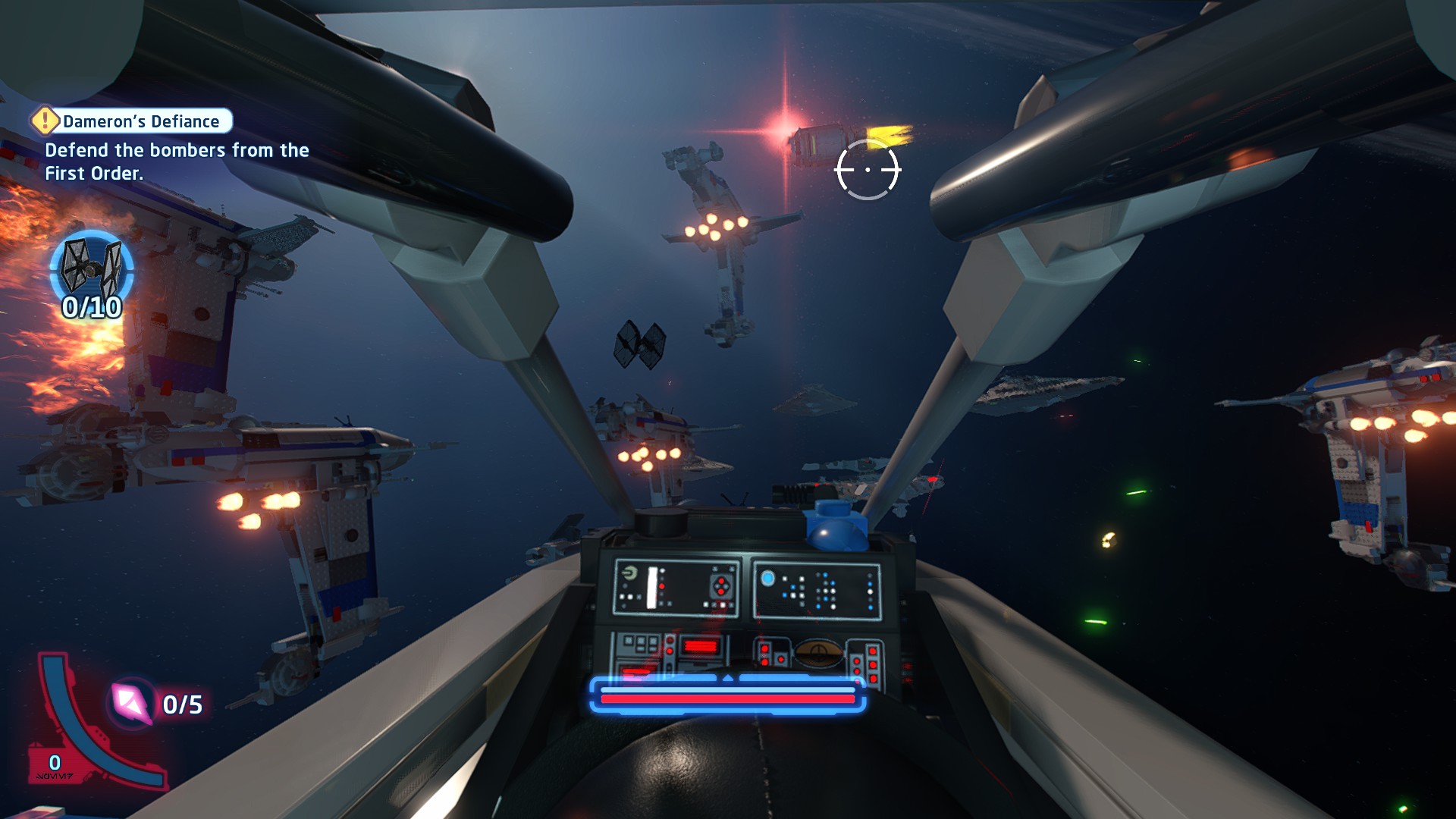
Task: Select the TIE fighter objective icon
Action: click(x=92, y=268)
